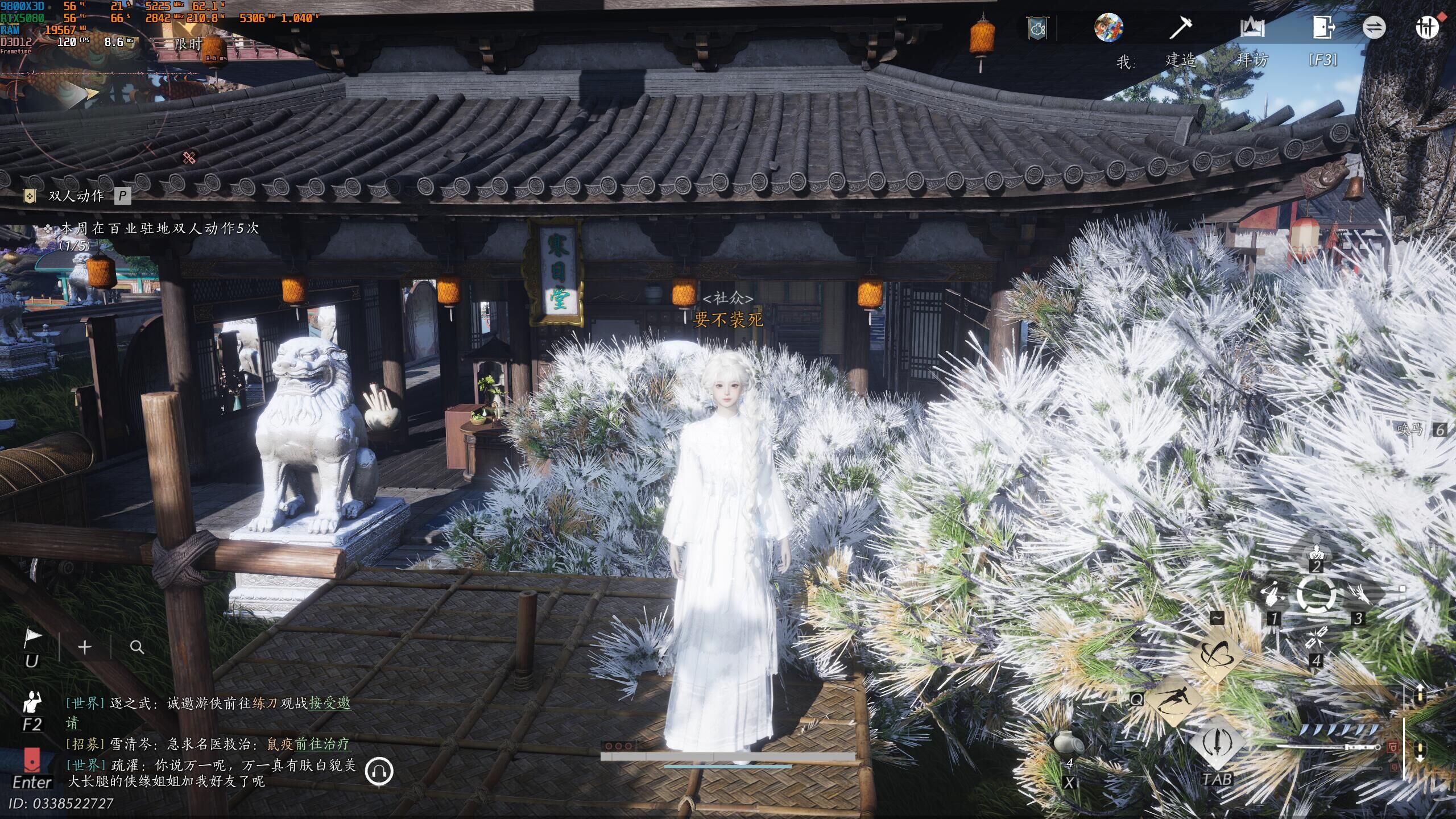The image size is (1456, 819).
Task: Click the round player avatar portrait
Action: point(1108,27)
